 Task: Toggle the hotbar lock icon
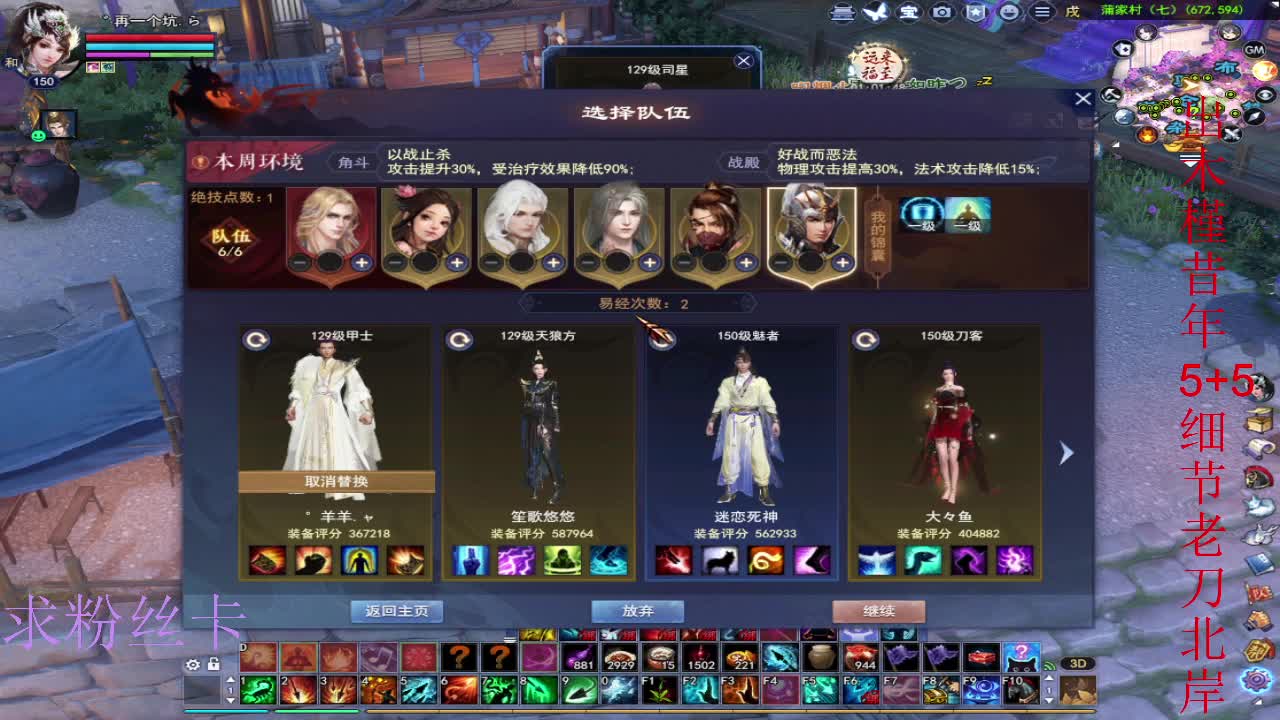click(213, 663)
